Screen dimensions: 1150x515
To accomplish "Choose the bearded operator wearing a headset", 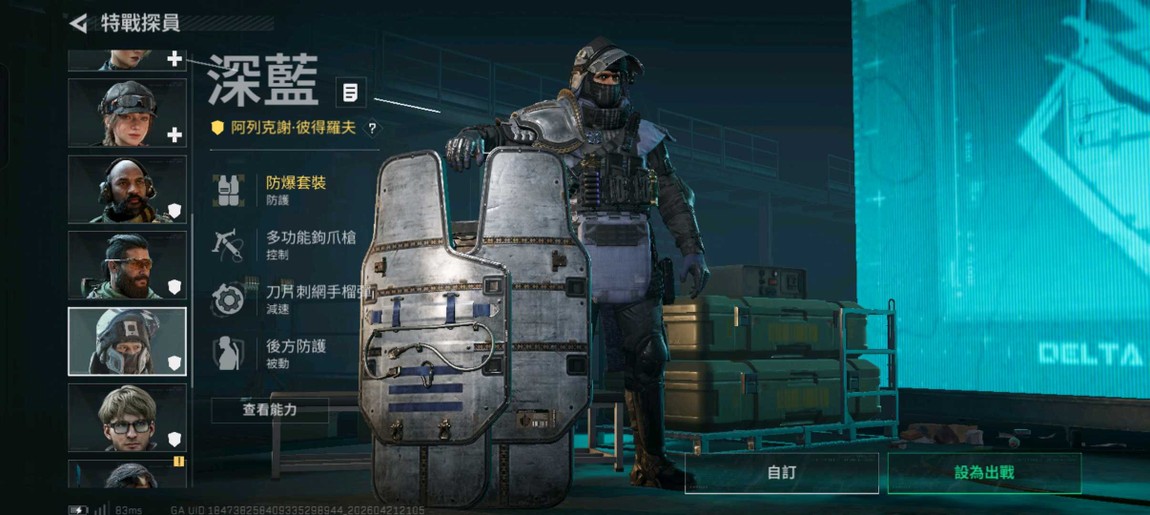I will (127, 189).
